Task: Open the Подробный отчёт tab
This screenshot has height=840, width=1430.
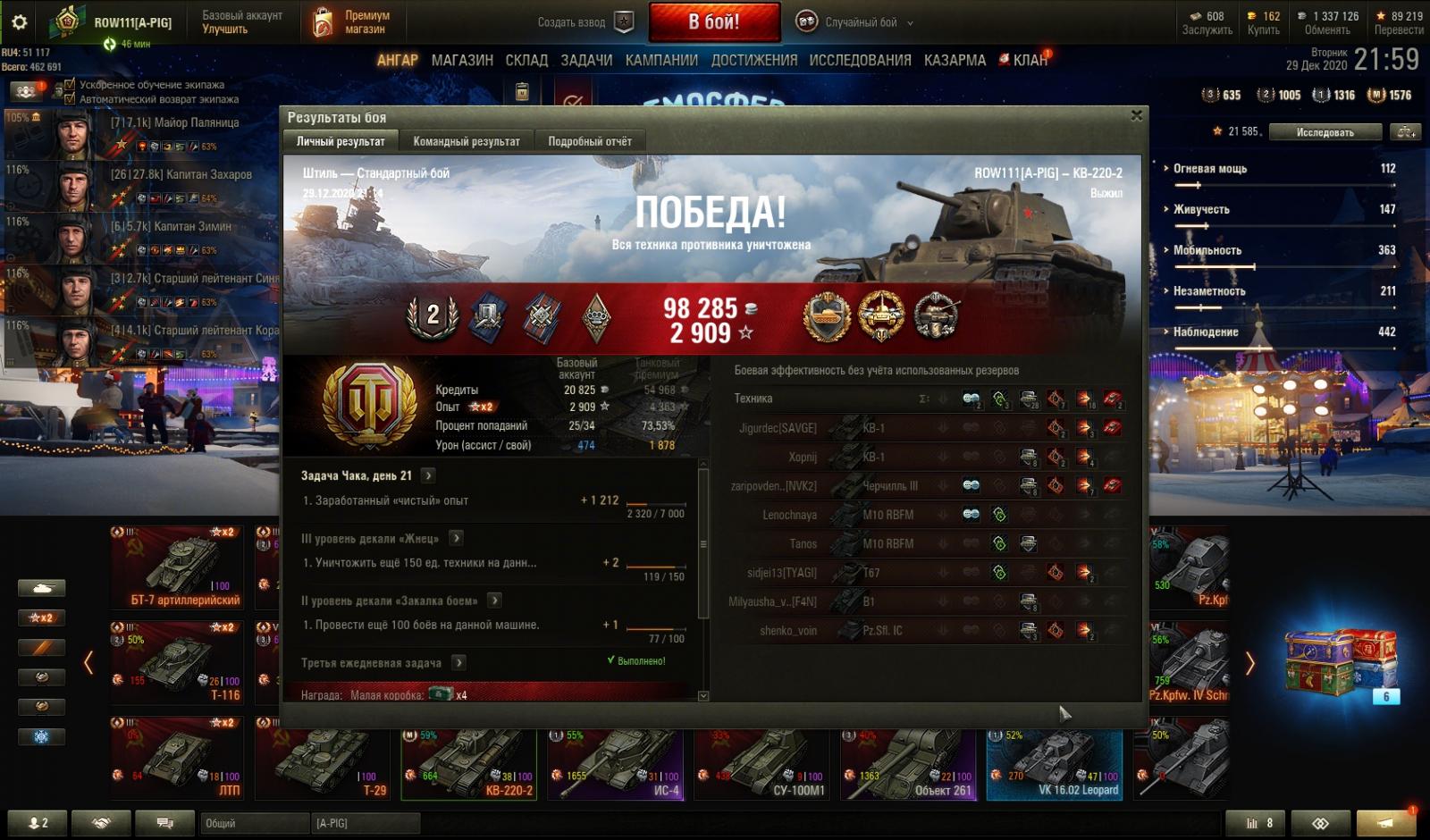Action: point(589,141)
